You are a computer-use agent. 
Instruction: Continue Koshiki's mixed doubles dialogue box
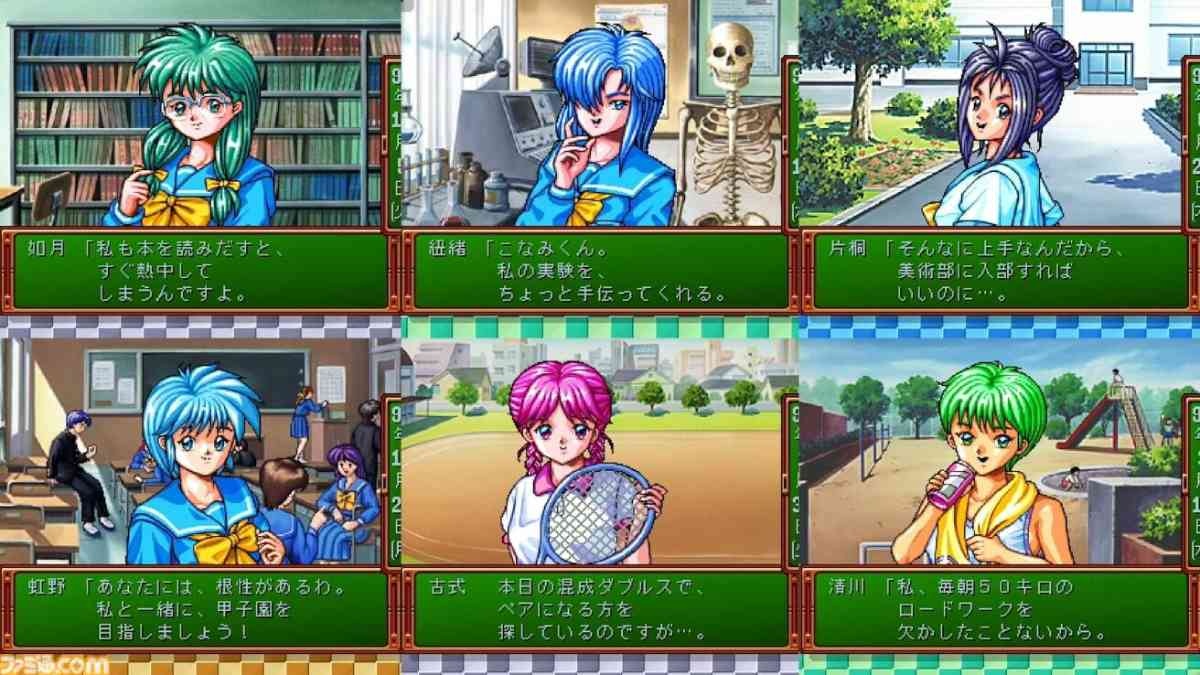coord(599,609)
